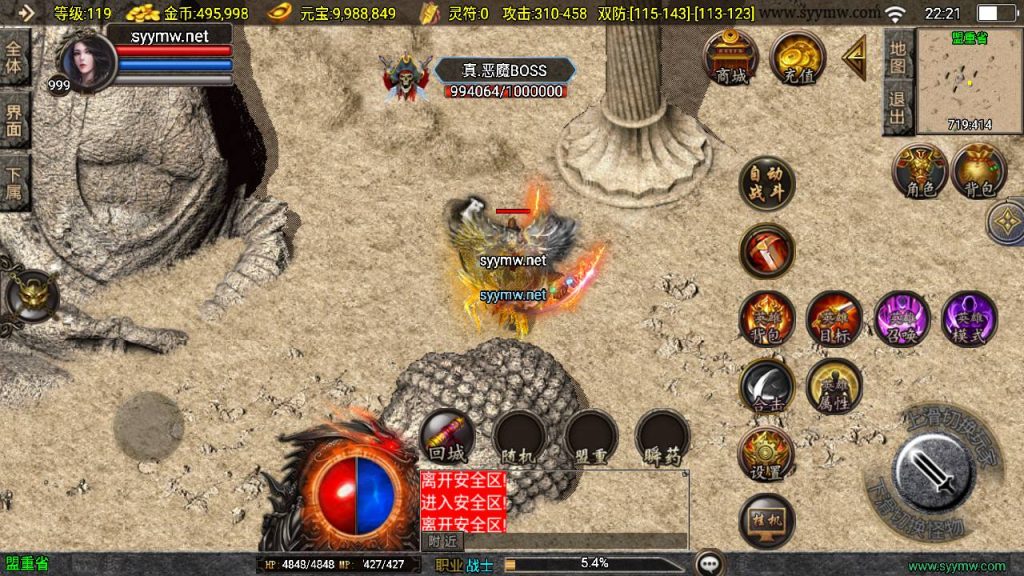Open the 地图 map
Image resolution: width=1024 pixels, height=576 pixels.
point(898,57)
